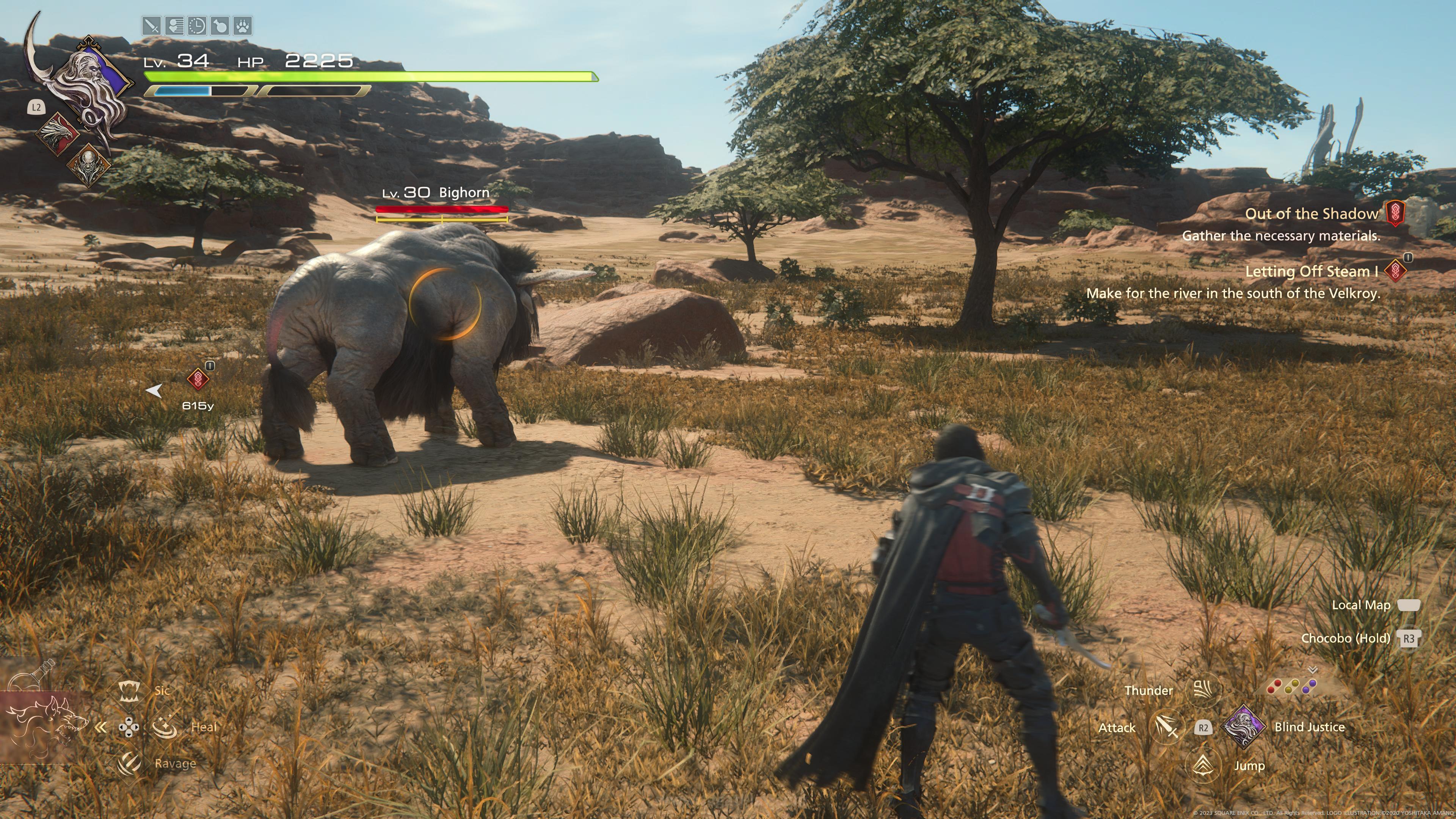The width and height of the screenshot is (1456, 819).
Task: Use Torgal's Heal command
Action: click(x=165, y=727)
